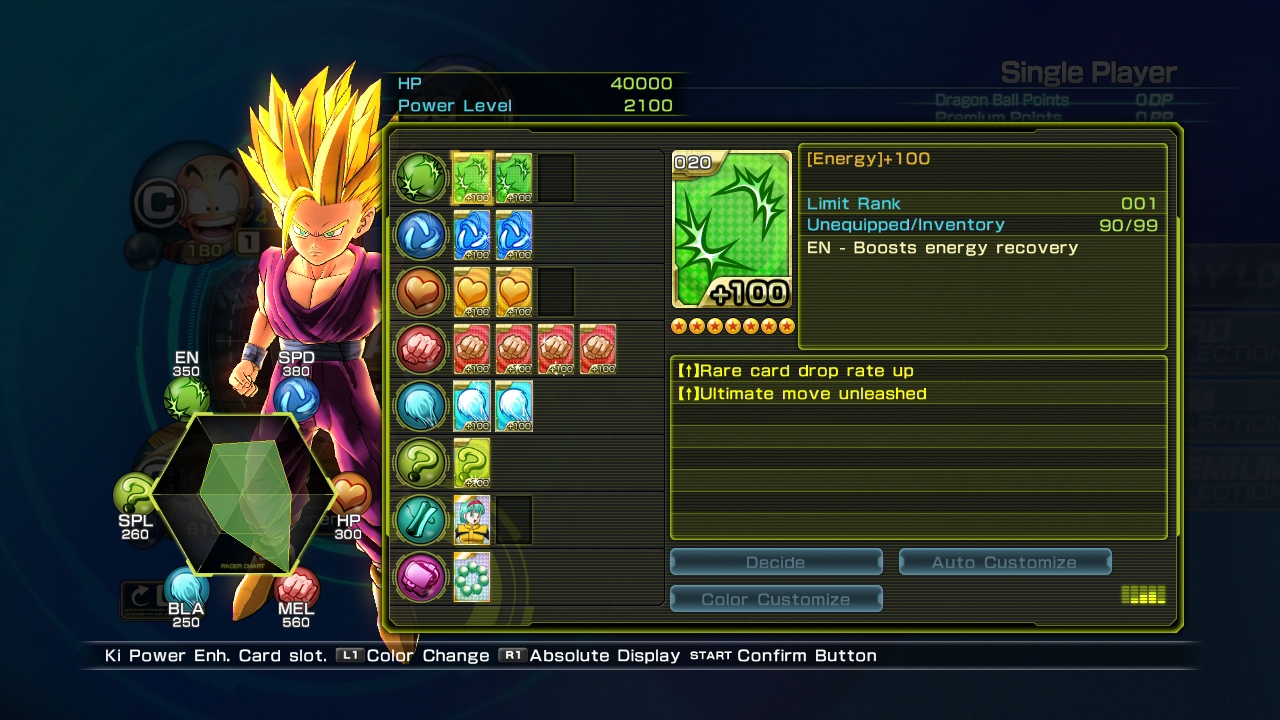Select the green Energy category icon
Image resolution: width=1280 pixels, height=720 pixels.
click(x=421, y=178)
